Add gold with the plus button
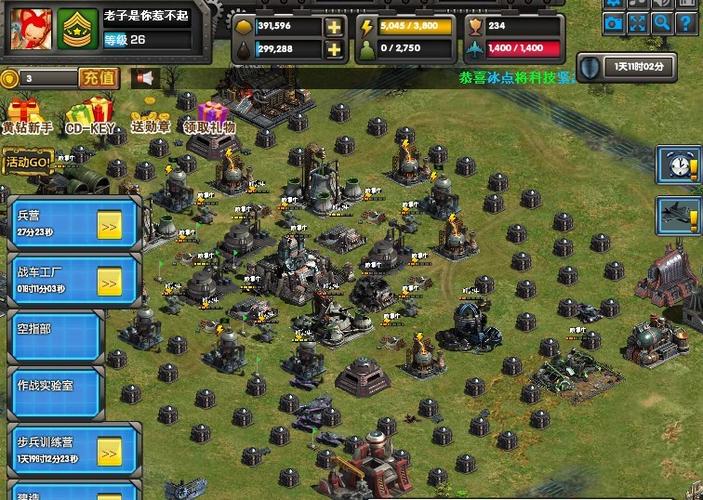 tap(334, 26)
